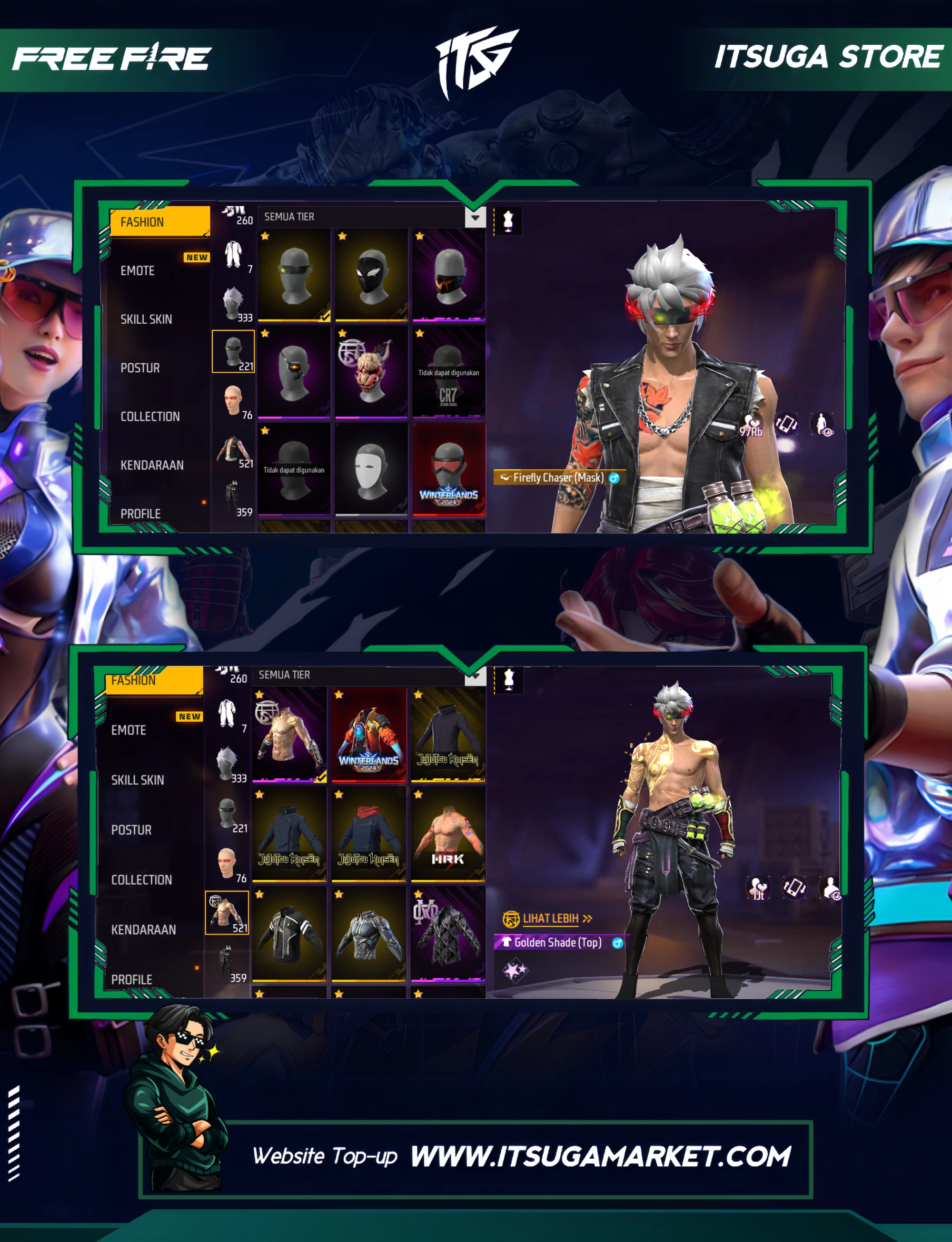Viewport: 952px width, 1242px height.
Task: Tap the purple stars icon
Action: pos(515,971)
